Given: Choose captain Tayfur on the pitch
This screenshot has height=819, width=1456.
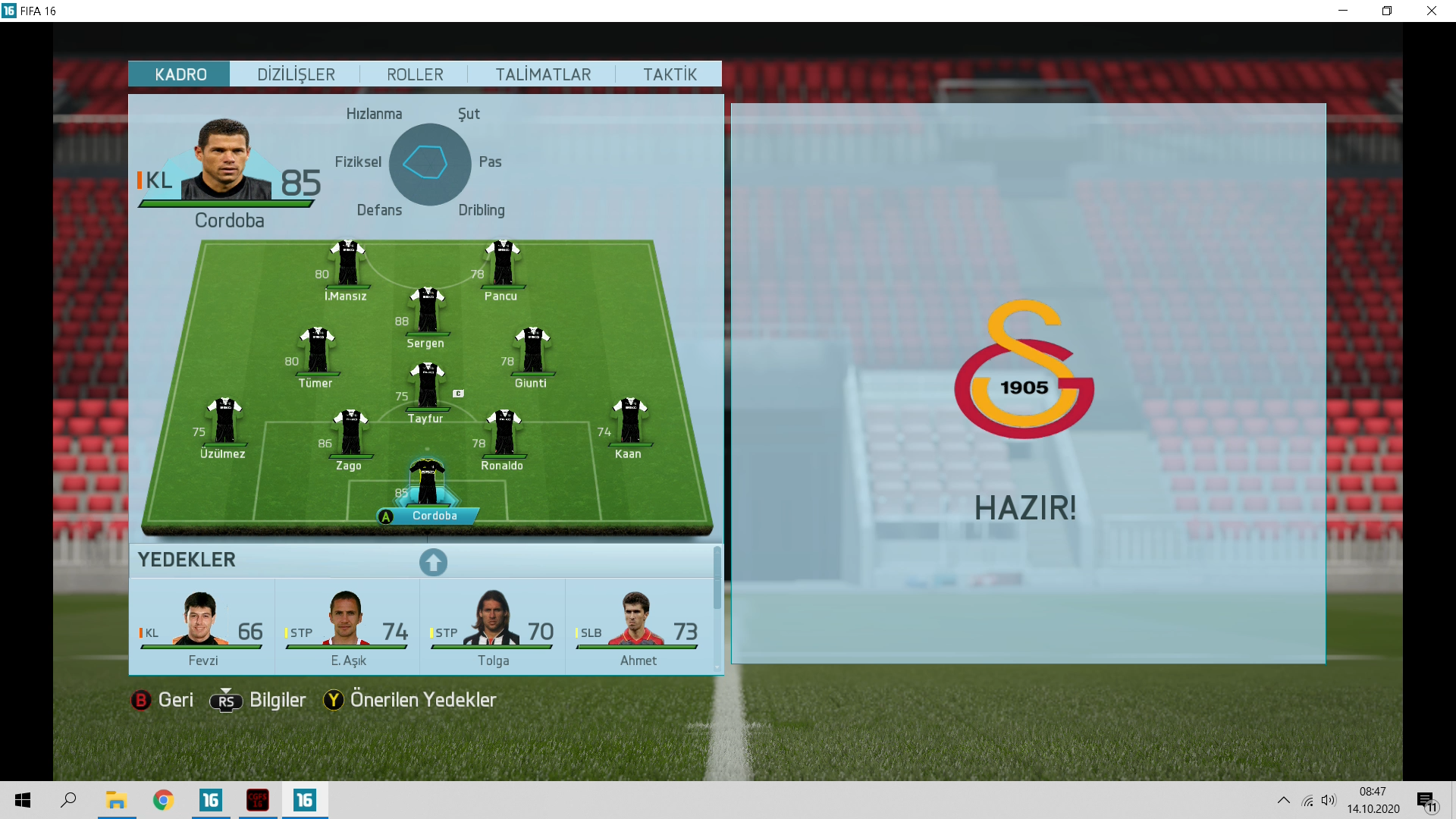Looking at the screenshot, I should point(428,387).
